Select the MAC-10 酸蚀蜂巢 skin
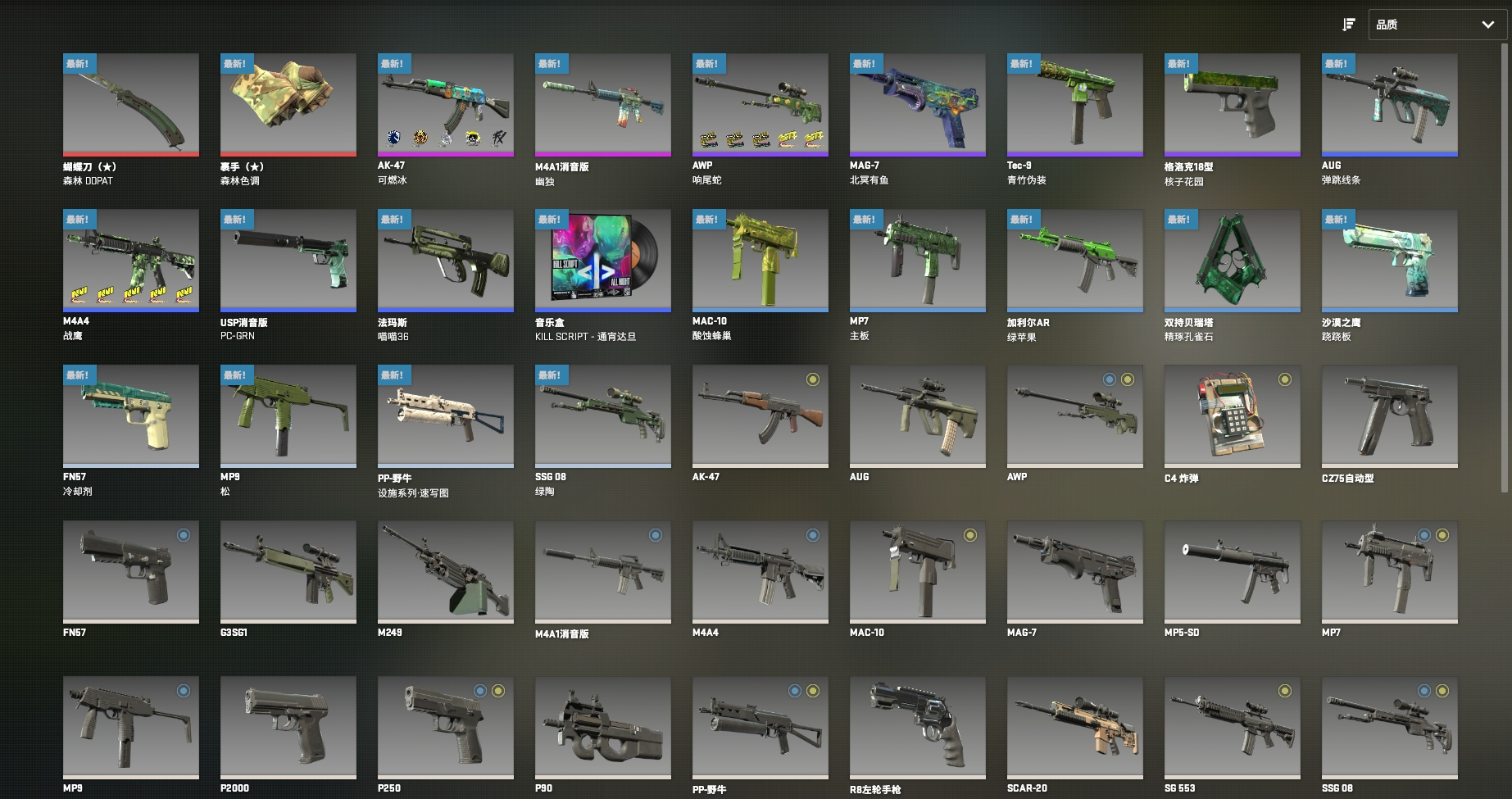This screenshot has height=799, width=1512. coord(761,260)
